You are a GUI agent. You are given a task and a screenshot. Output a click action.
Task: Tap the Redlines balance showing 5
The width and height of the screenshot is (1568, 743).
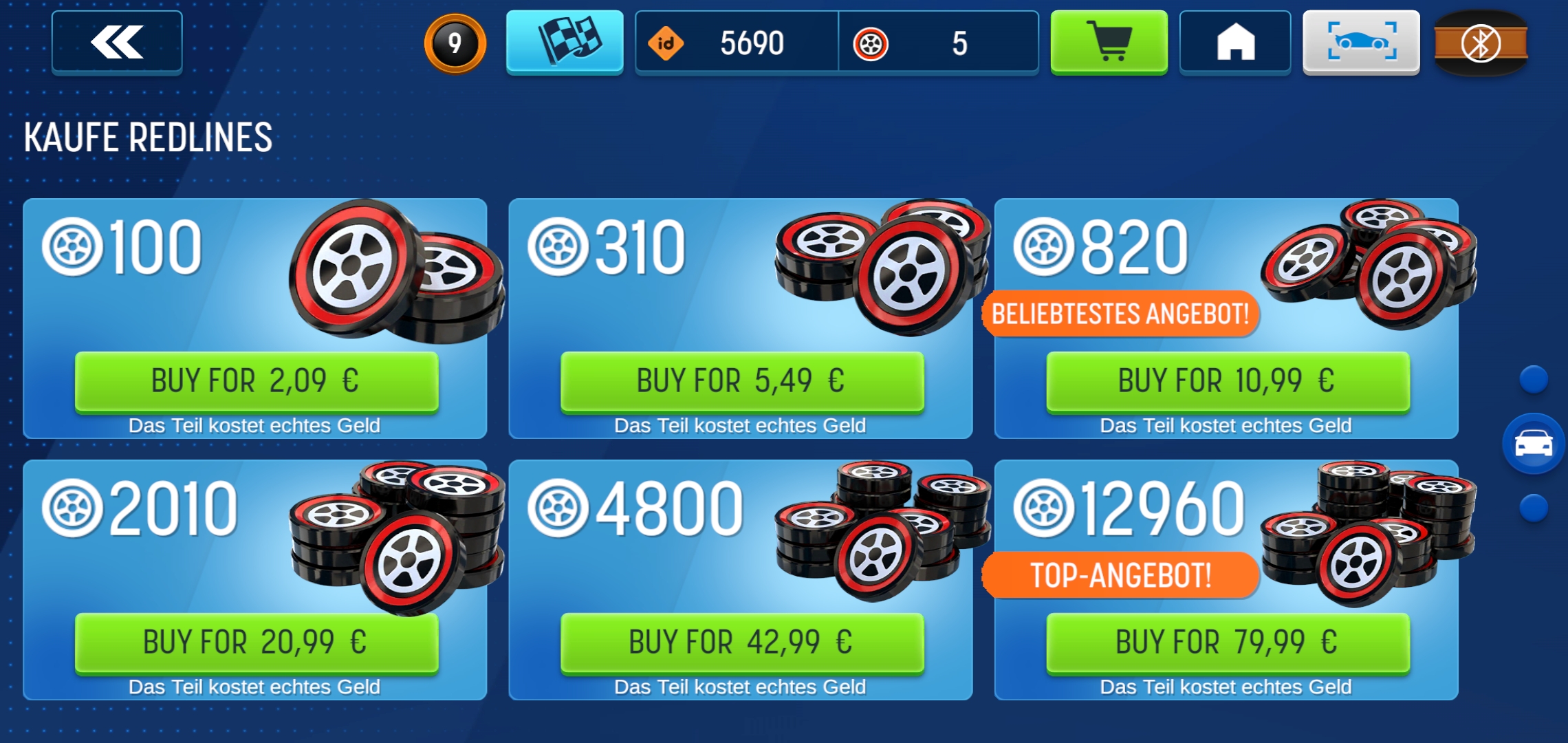coord(938,43)
